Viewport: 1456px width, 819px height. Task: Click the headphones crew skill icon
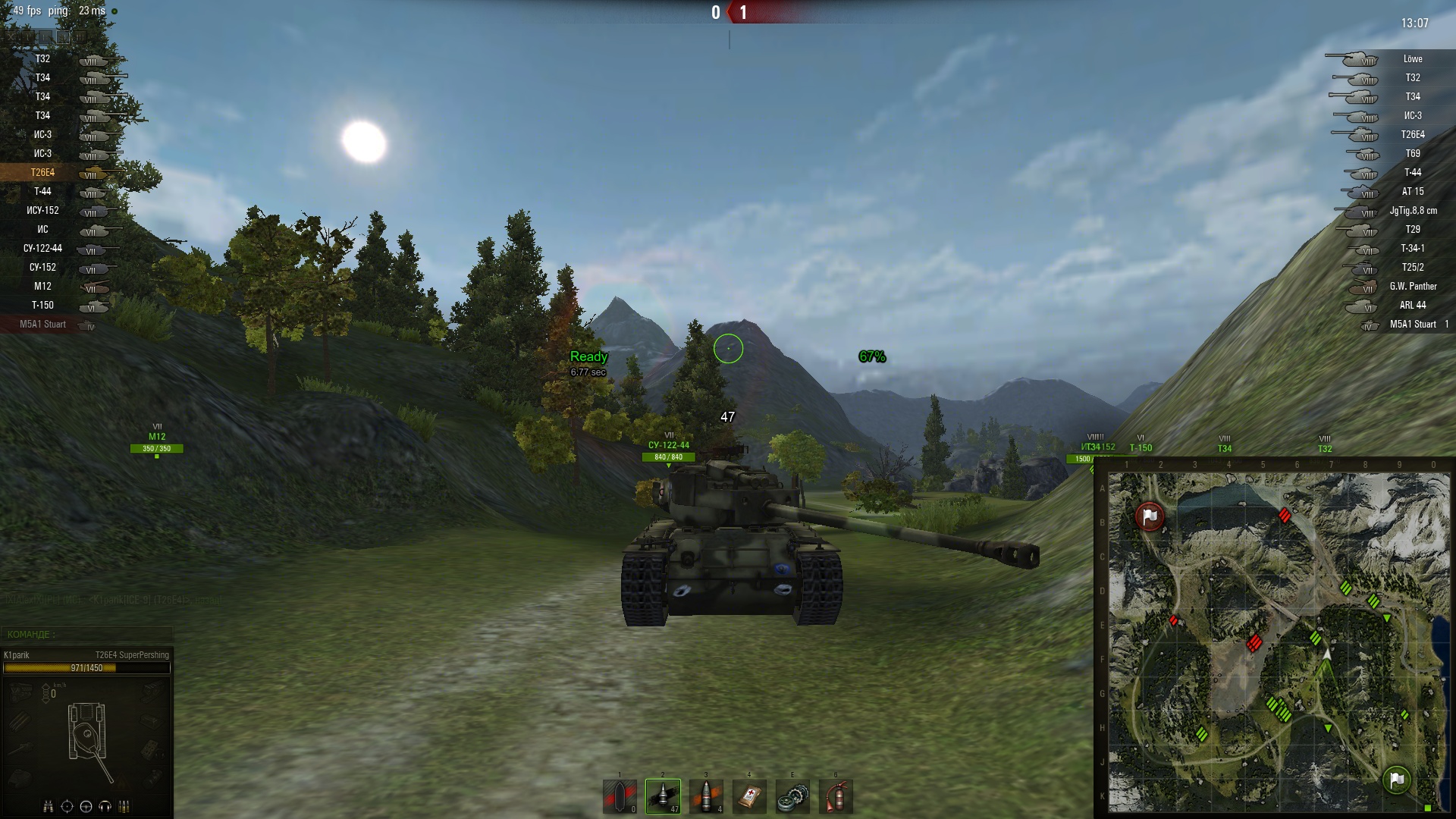(x=105, y=806)
